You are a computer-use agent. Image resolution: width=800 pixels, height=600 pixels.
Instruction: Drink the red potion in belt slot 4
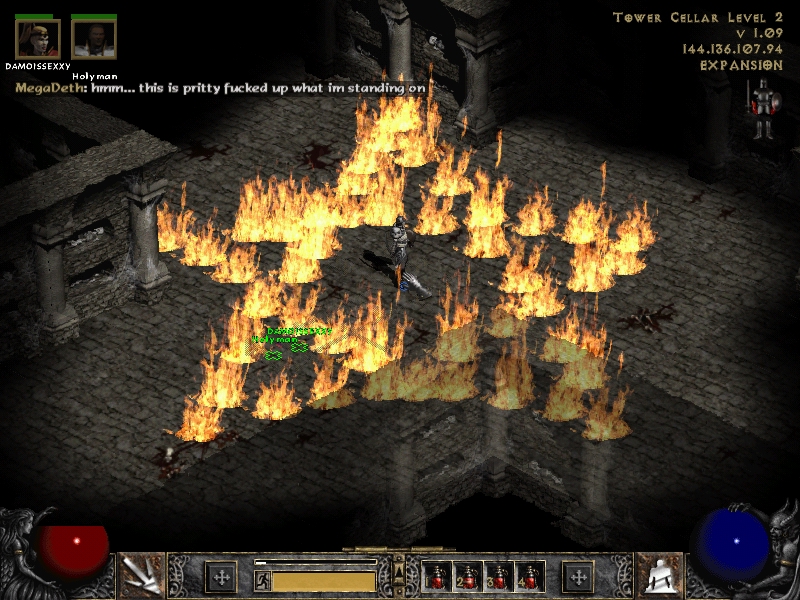coord(528,577)
